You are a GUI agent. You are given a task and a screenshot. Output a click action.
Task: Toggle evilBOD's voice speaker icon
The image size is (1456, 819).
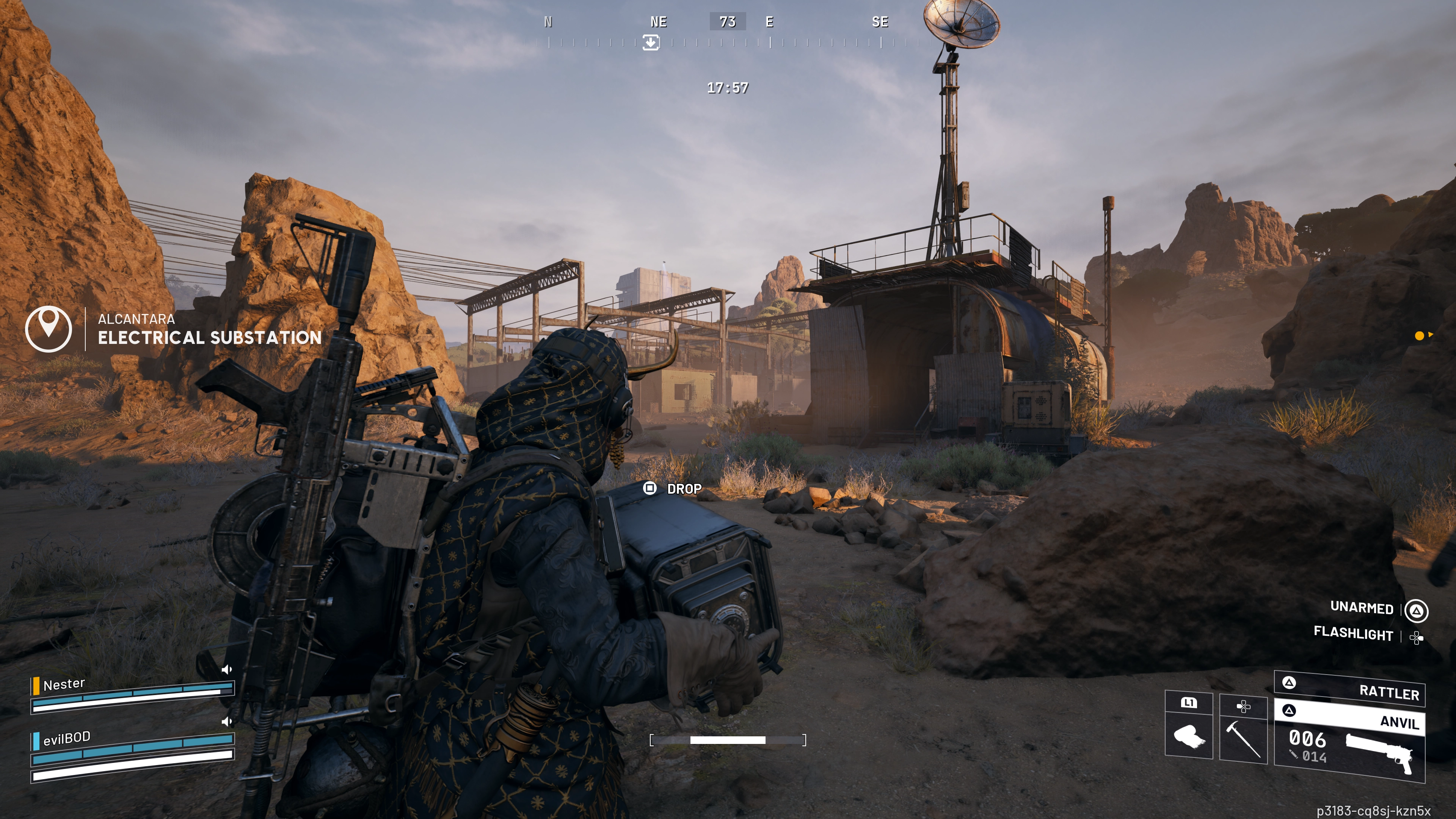pos(227,721)
